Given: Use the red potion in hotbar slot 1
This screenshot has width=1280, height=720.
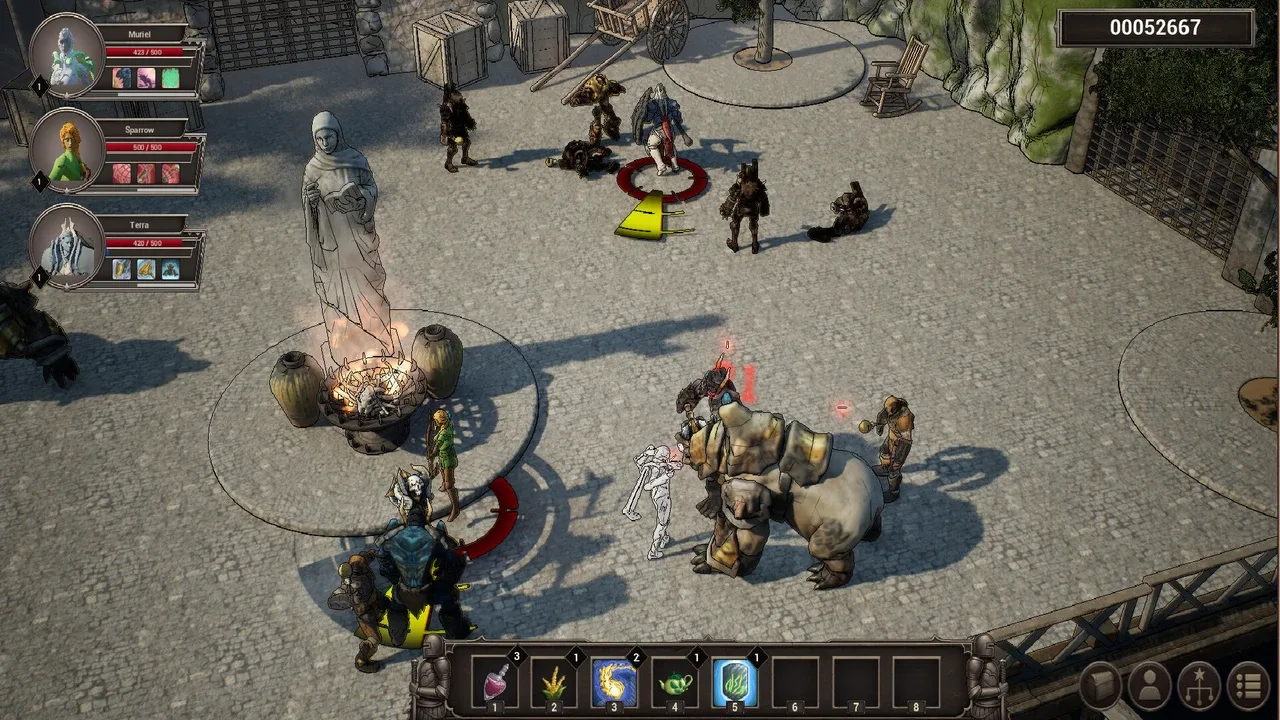Looking at the screenshot, I should click(496, 683).
